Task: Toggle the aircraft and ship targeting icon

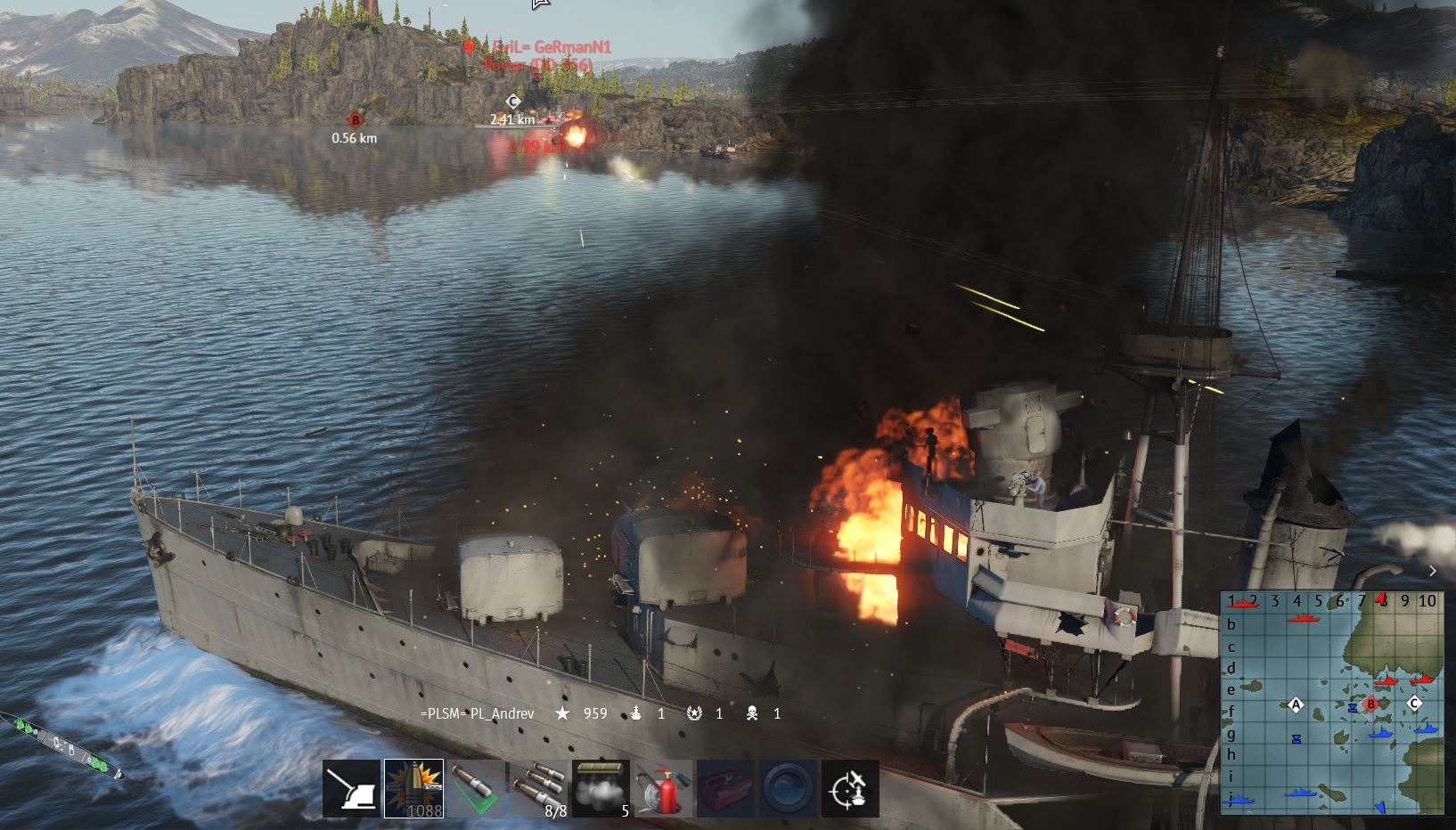Action: tap(850, 788)
